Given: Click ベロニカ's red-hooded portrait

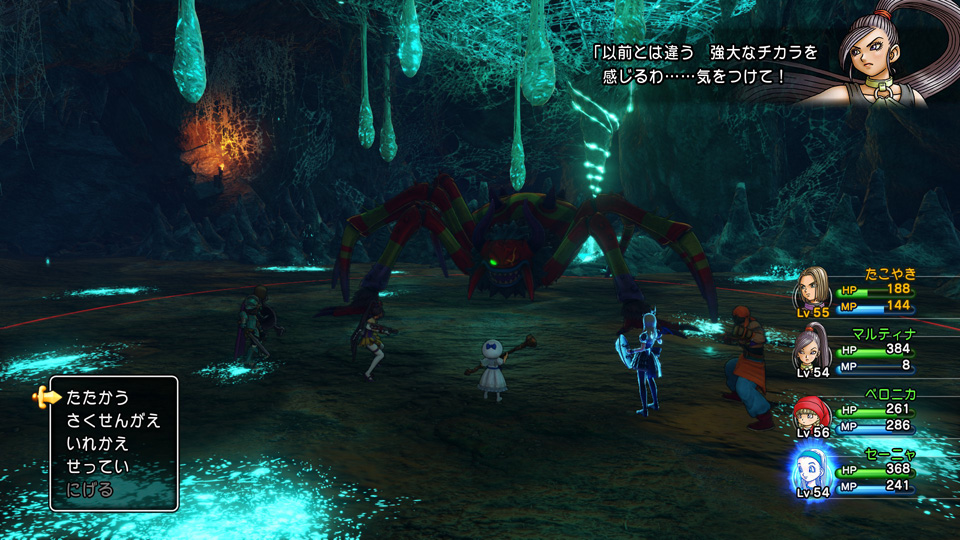Looking at the screenshot, I should [x=812, y=412].
